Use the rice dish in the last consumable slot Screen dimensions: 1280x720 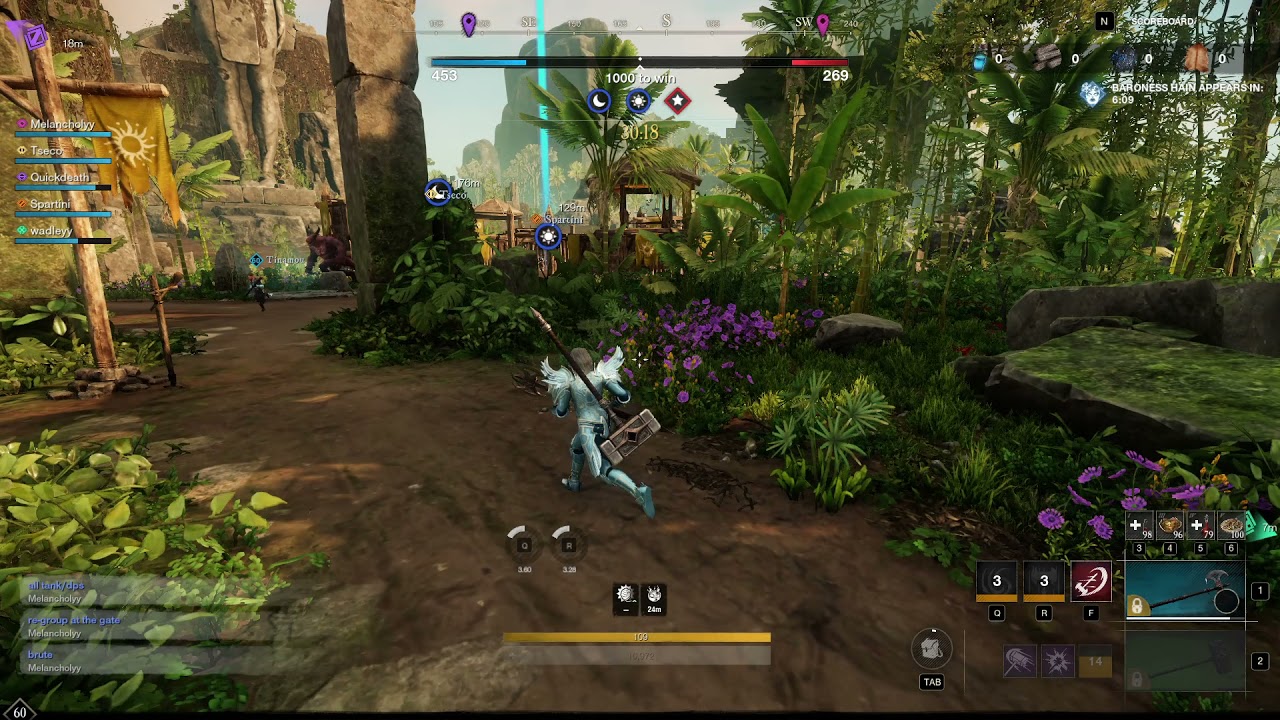pos(1231,527)
